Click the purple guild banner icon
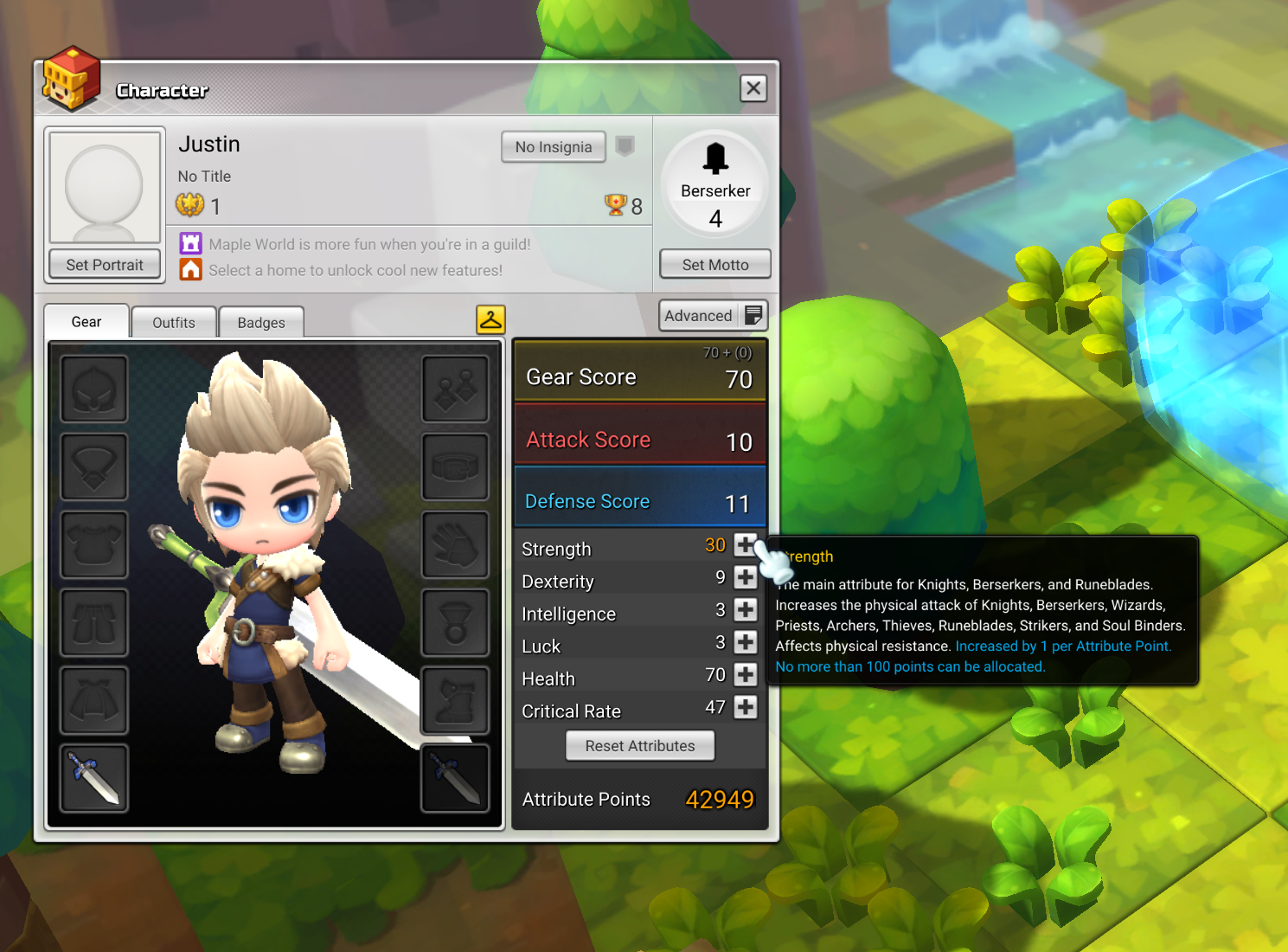This screenshot has height=952, width=1288. click(x=190, y=243)
